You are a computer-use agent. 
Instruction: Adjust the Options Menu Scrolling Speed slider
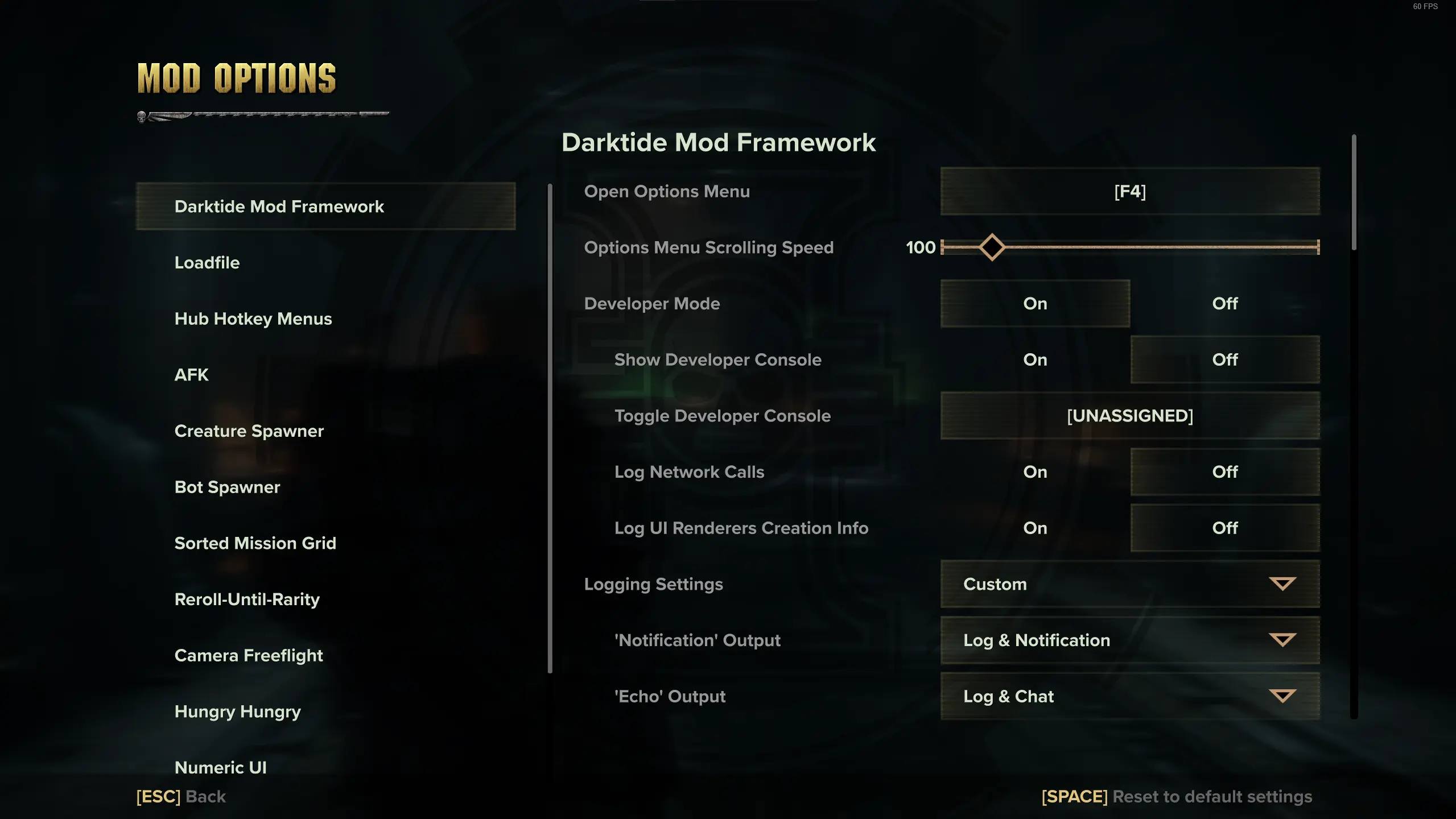pyautogui.click(x=992, y=247)
